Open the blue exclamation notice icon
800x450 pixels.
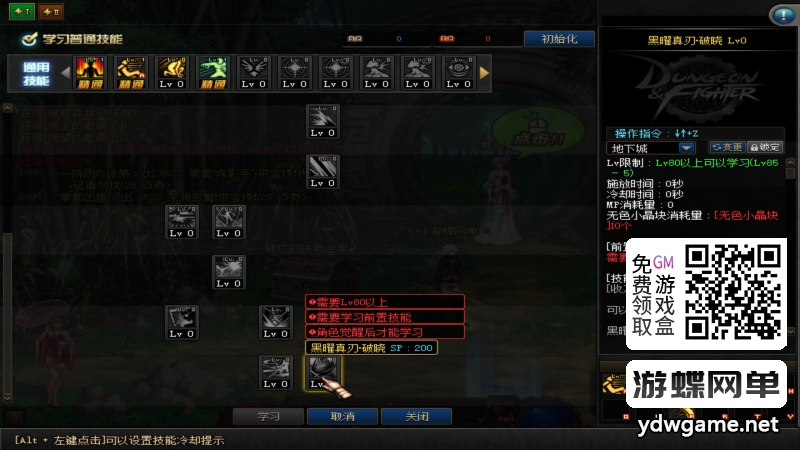point(781,15)
